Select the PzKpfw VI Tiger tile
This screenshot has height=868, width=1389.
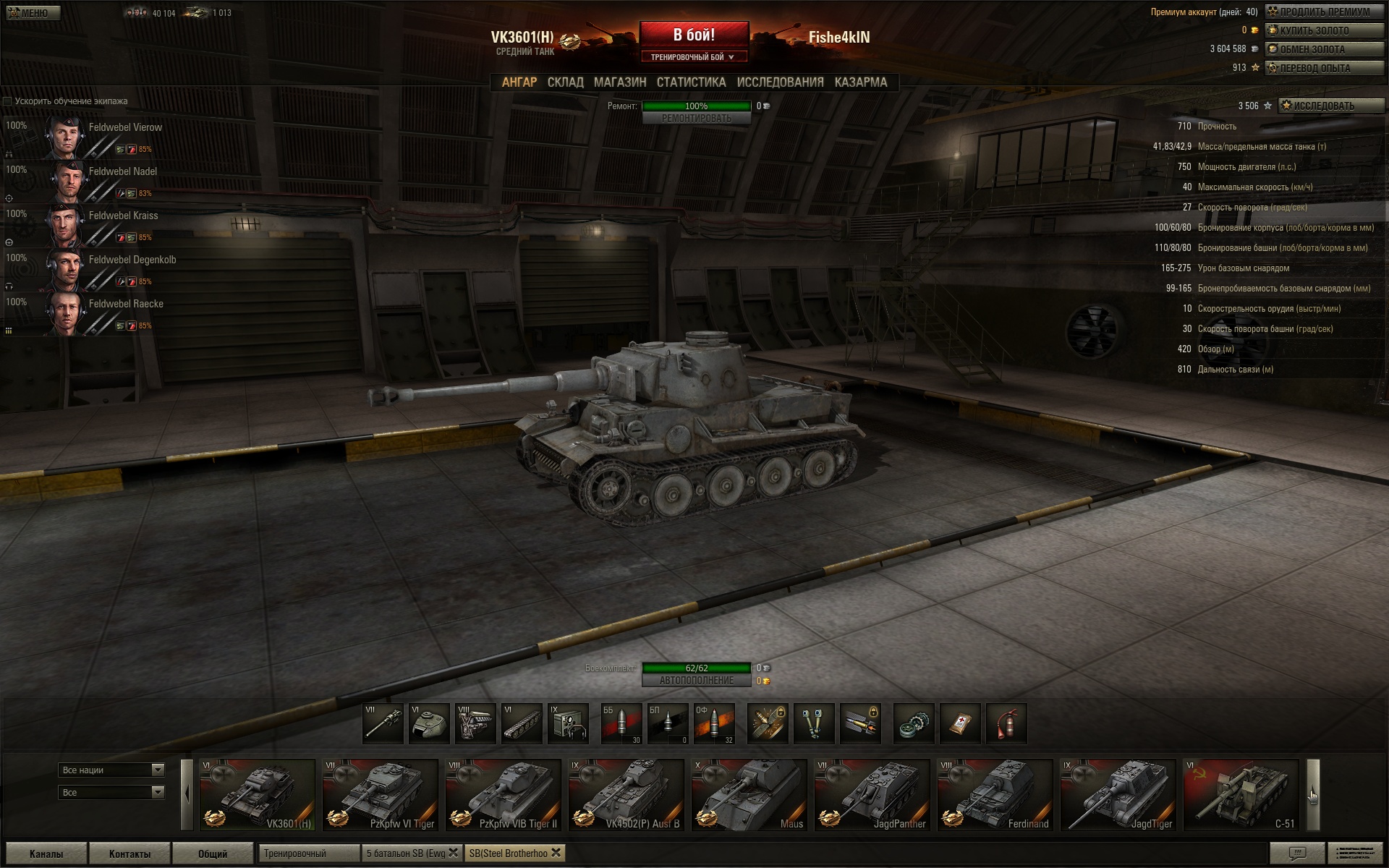pos(380,795)
